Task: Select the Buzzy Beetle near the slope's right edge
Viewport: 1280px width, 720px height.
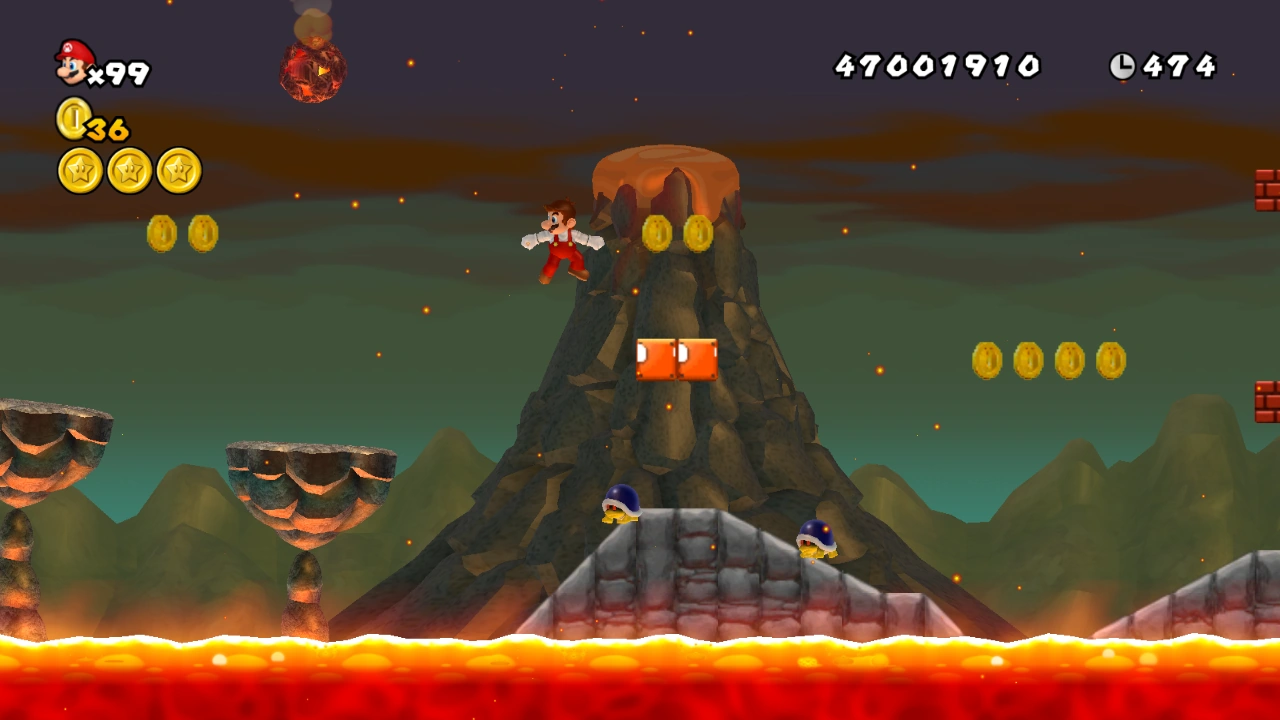Action: [x=817, y=541]
